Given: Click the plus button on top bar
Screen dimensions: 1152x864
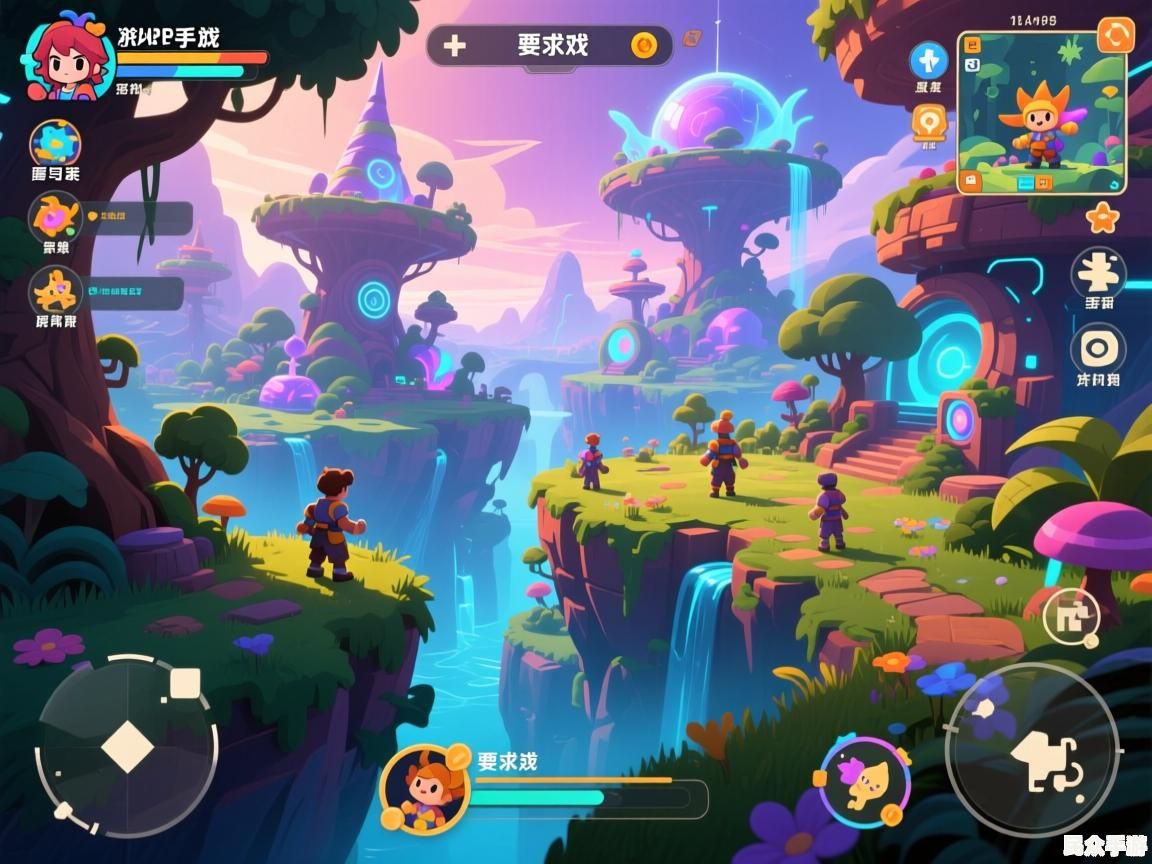Looking at the screenshot, I should click(455, 46).
